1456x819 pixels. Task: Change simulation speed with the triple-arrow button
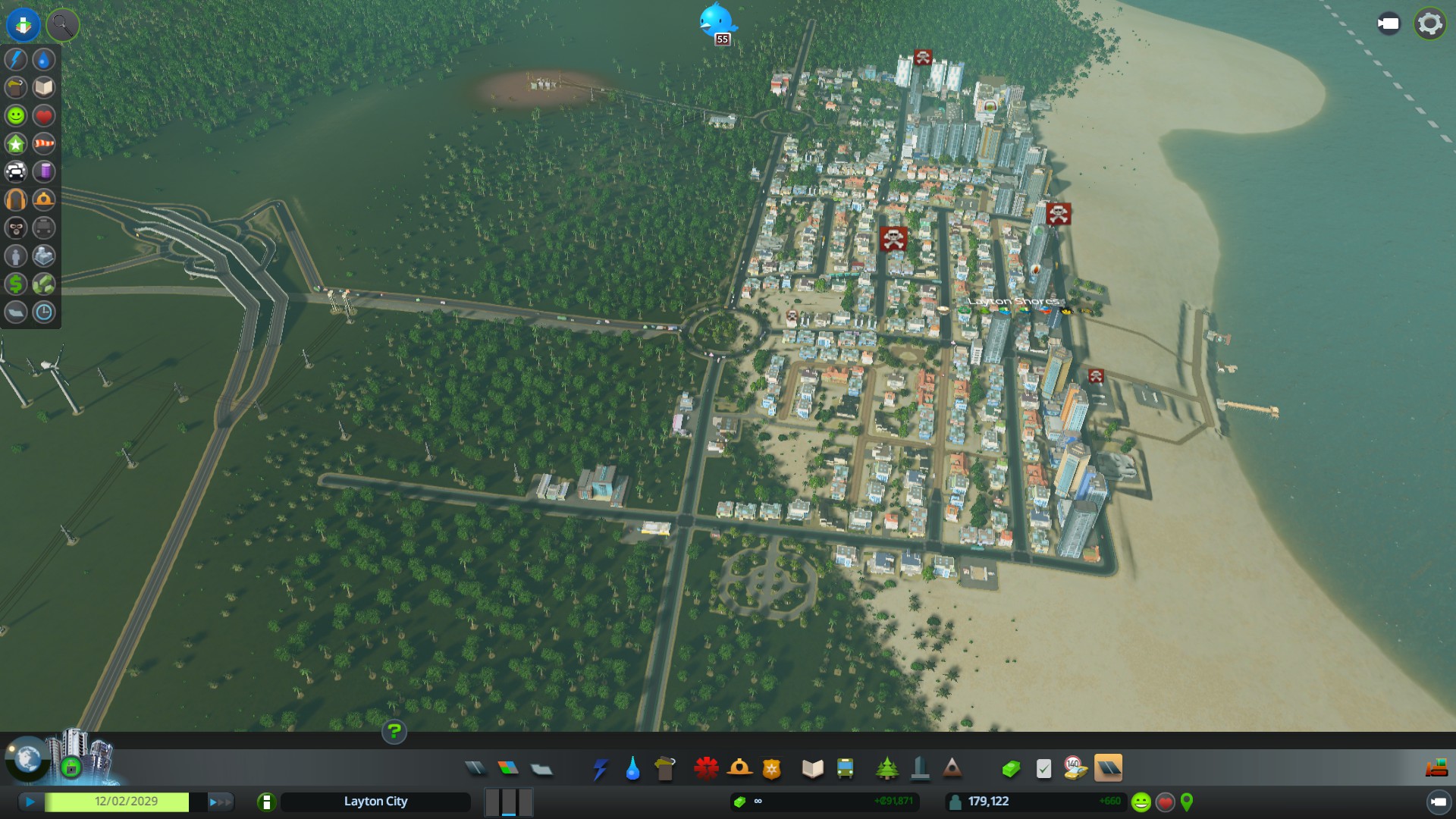coord(220,802)
